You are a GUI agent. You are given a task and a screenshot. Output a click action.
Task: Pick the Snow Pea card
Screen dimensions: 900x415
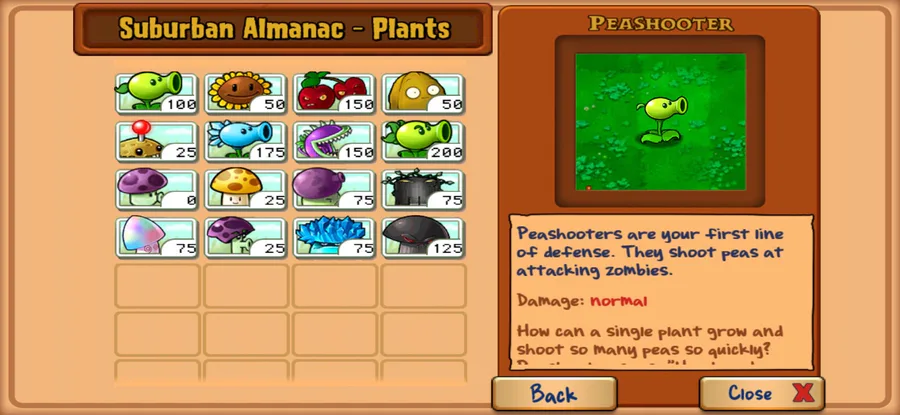[x=246, y=141]
